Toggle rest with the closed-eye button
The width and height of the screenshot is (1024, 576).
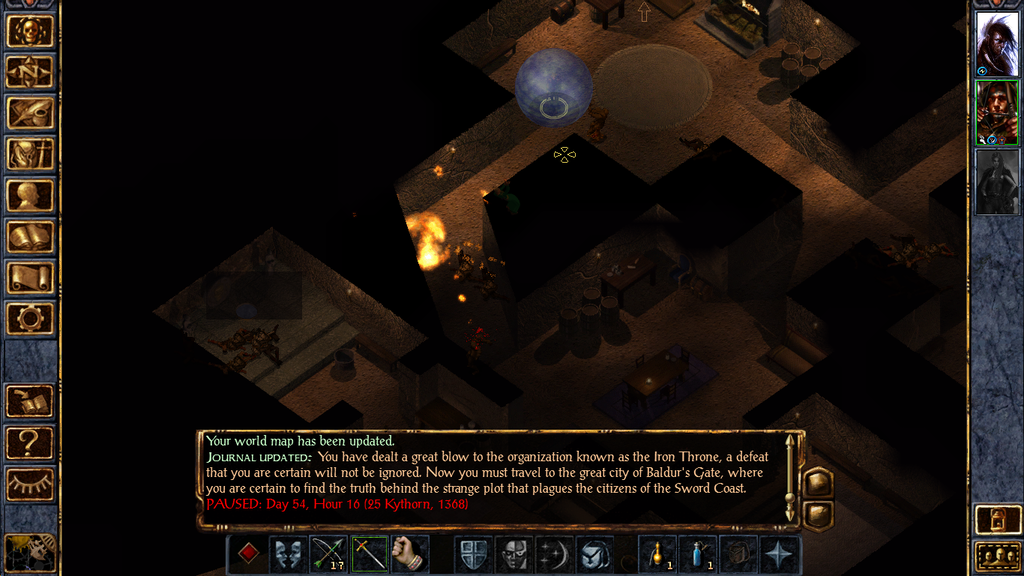(x=30, y=485)
